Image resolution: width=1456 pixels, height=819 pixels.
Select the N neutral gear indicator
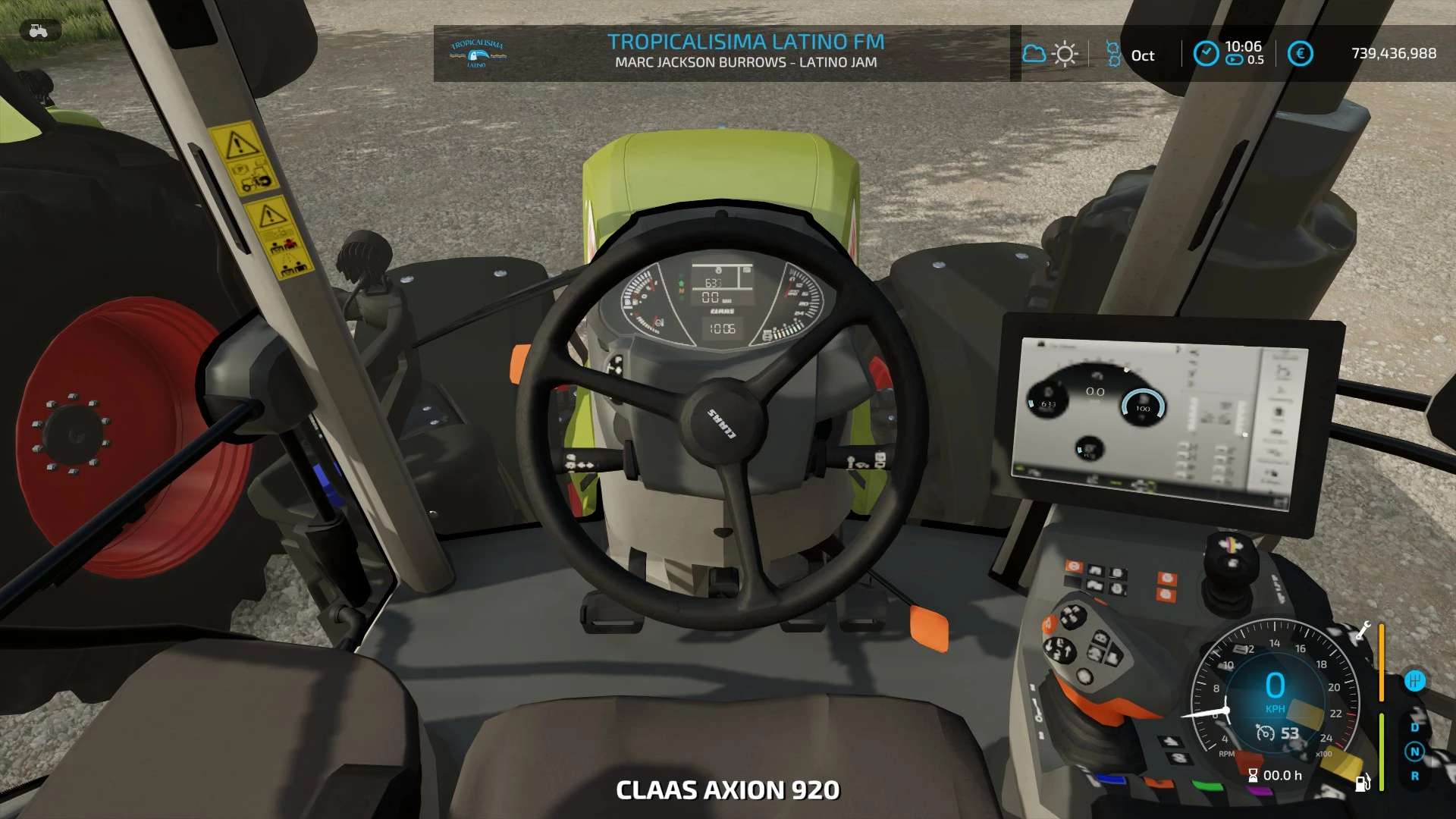pyautogui.click(x=1414, y=752)
